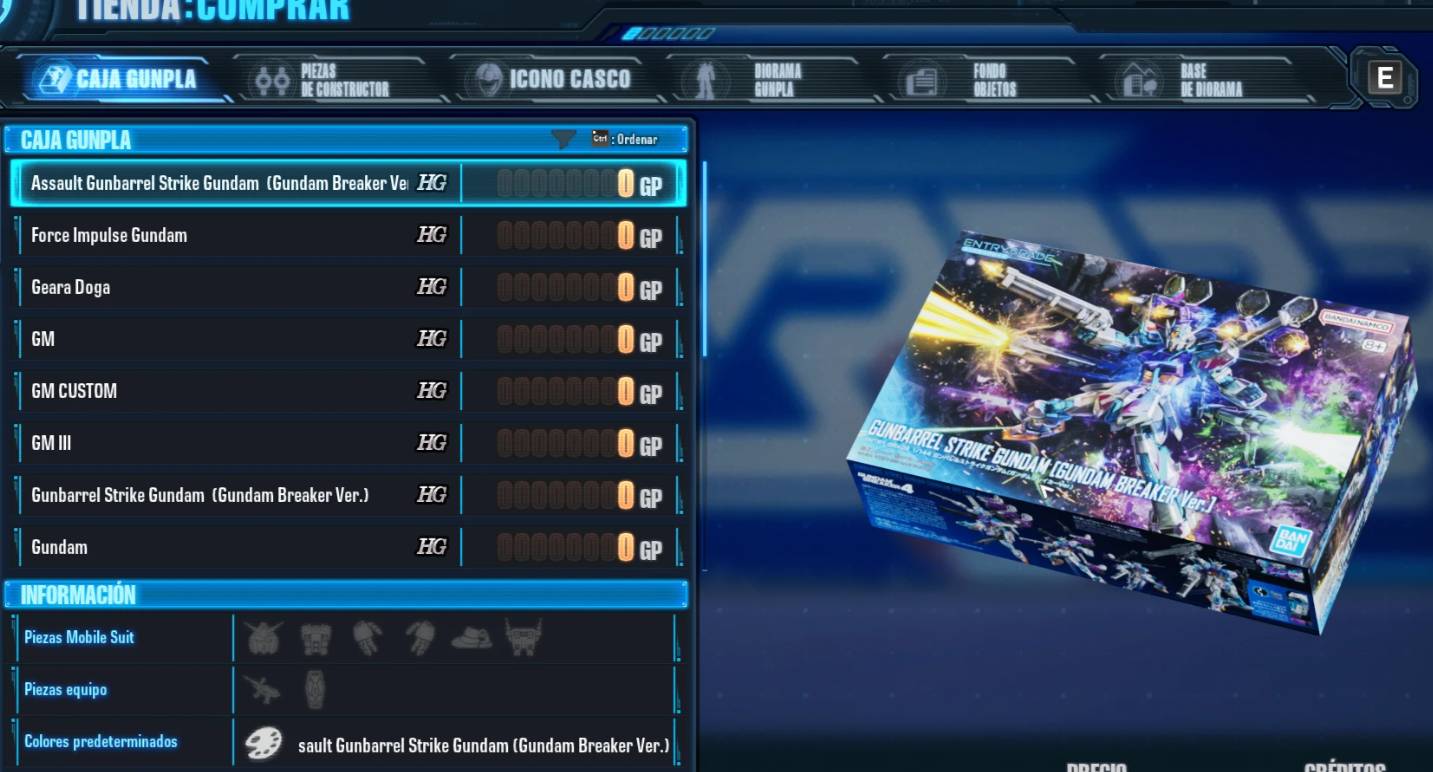Switch to Base de Diorama tab
The height and width of the screenshot is (772, 1433).
(1194, 80)
